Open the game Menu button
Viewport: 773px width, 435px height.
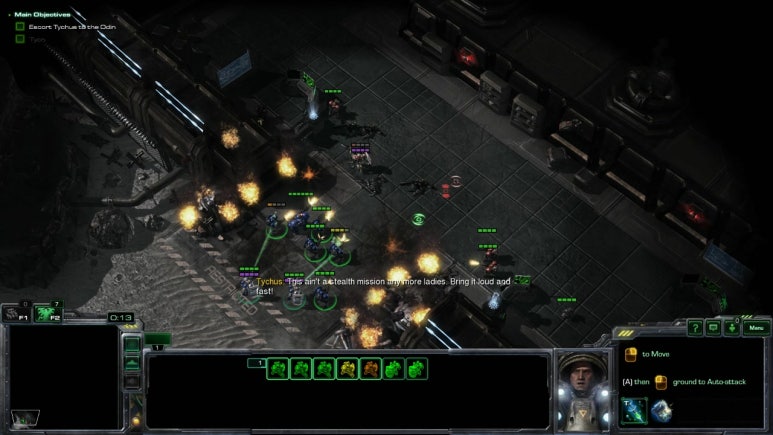pos(755,328)
